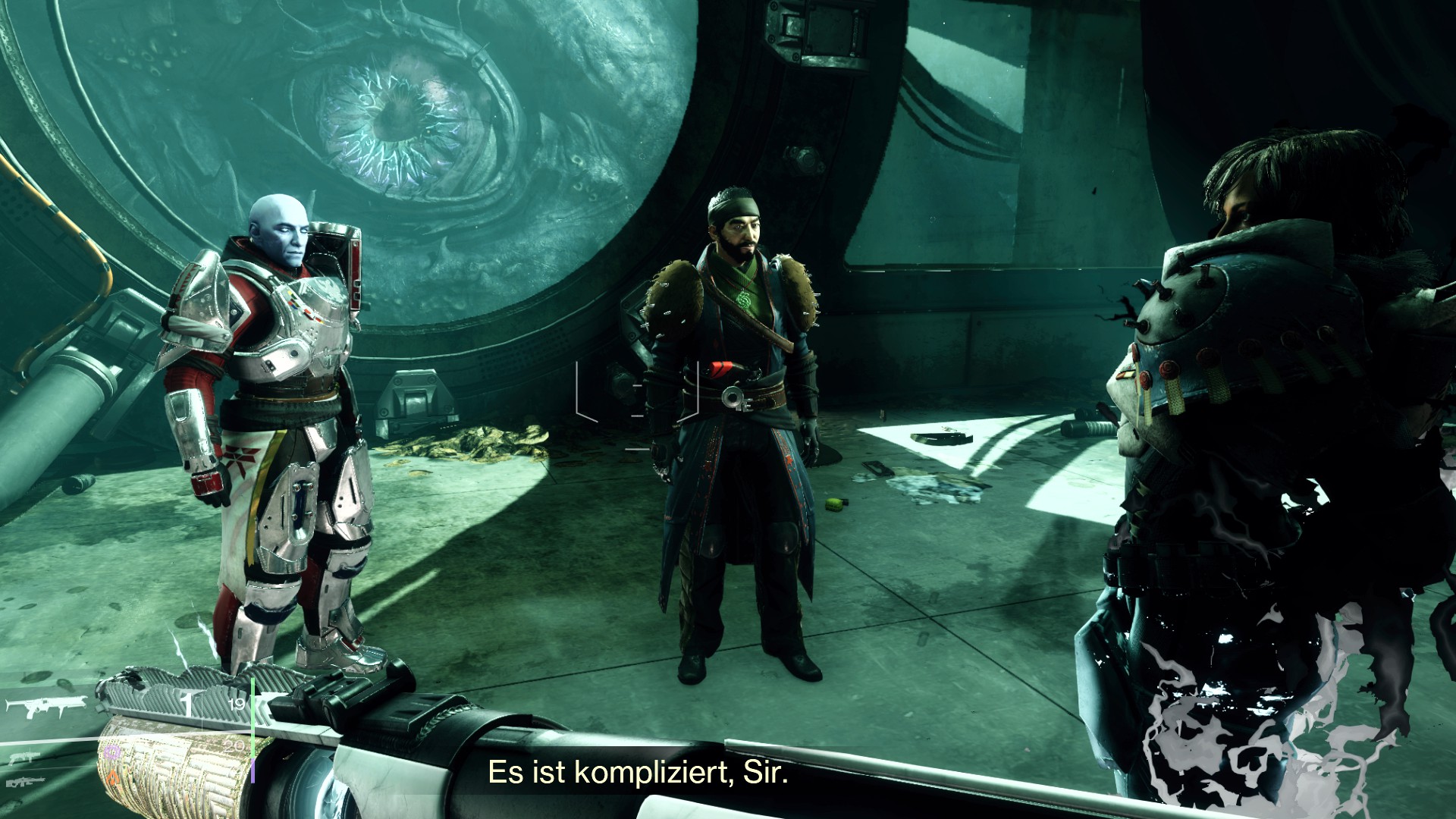Click the orange solar element icon

coord(114,777)
